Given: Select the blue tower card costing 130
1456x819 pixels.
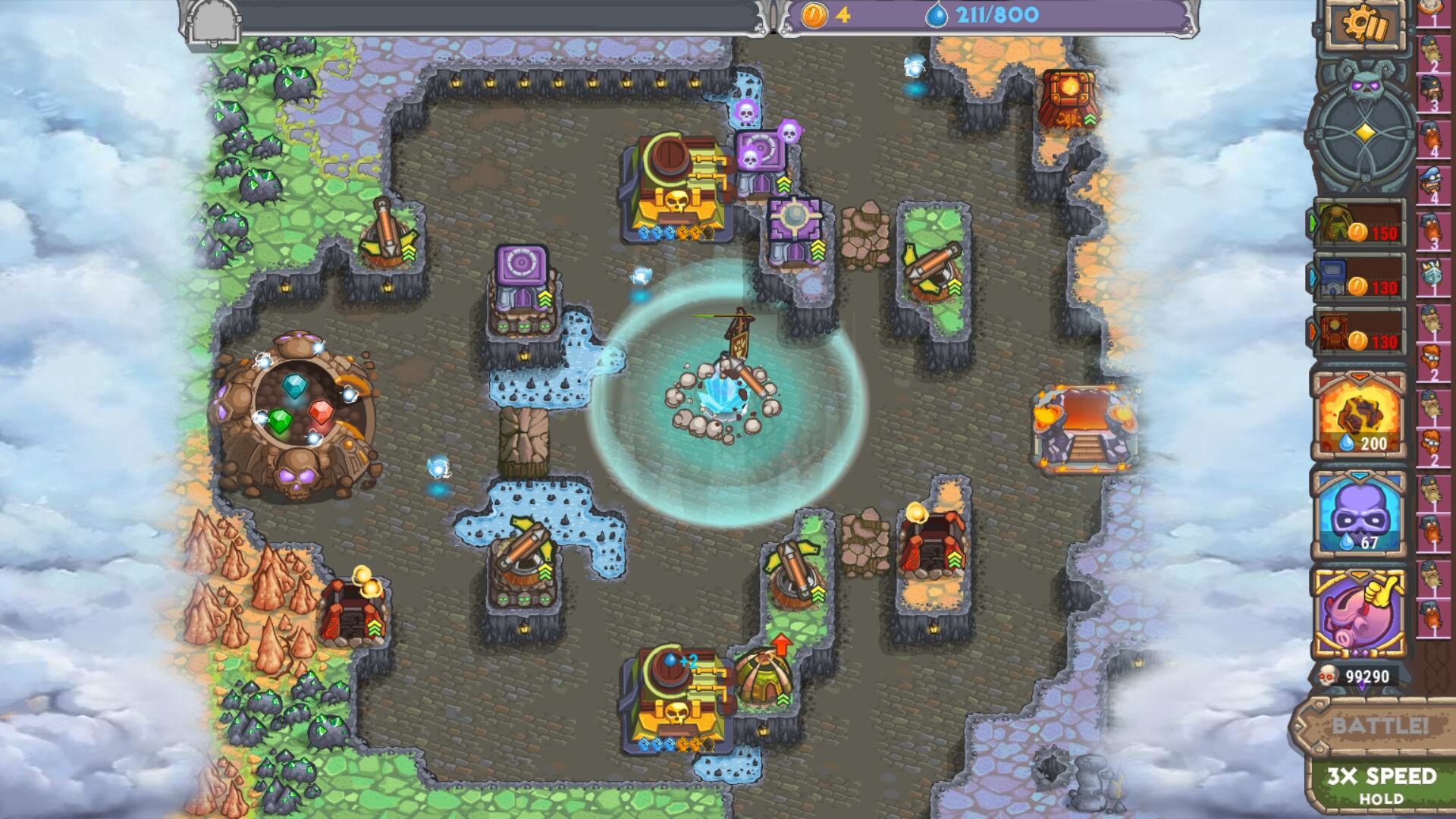Looking at the screenshot, I should 1357,281.
